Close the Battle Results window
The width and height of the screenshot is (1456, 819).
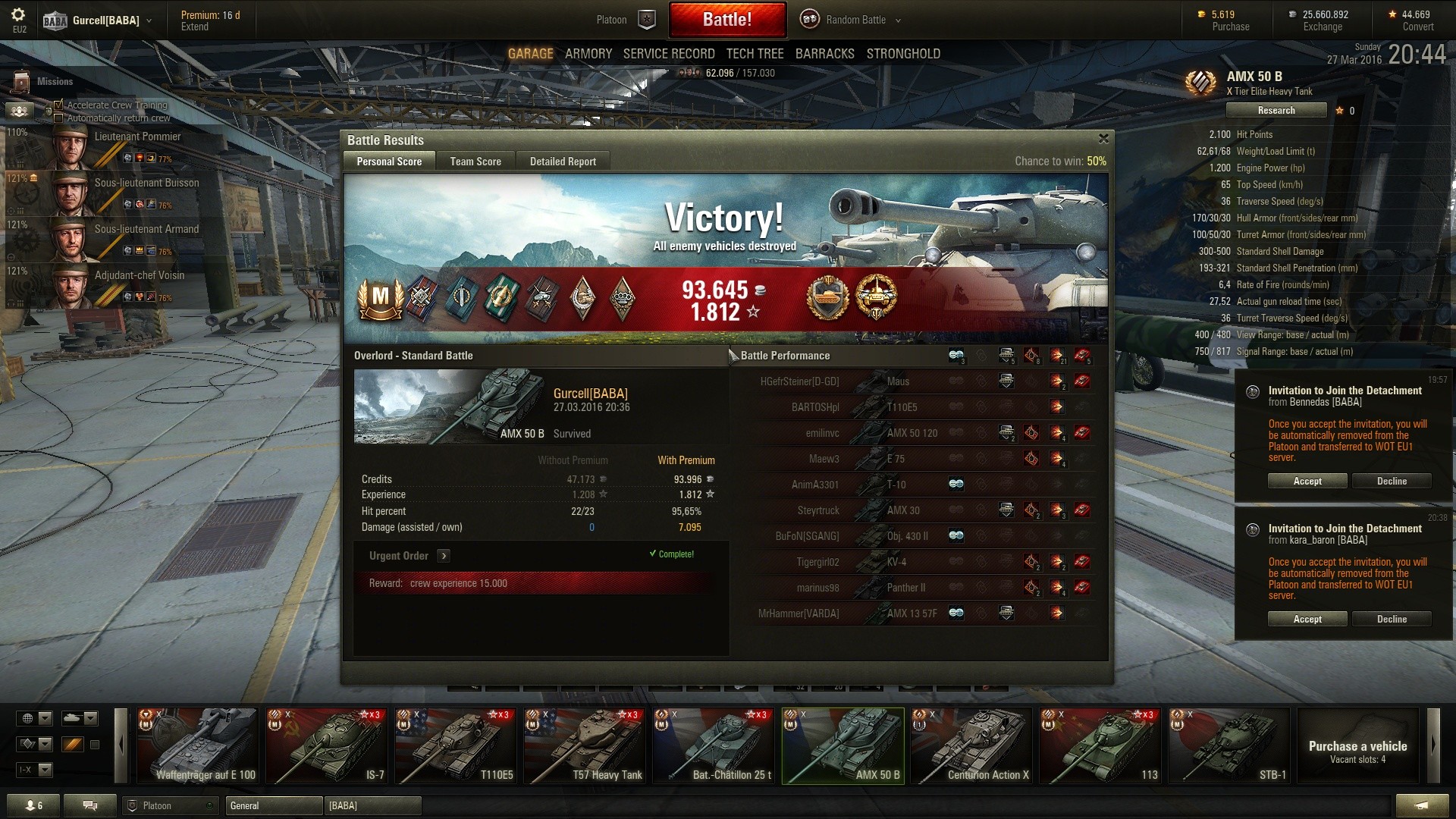[x=1103, y=139]
